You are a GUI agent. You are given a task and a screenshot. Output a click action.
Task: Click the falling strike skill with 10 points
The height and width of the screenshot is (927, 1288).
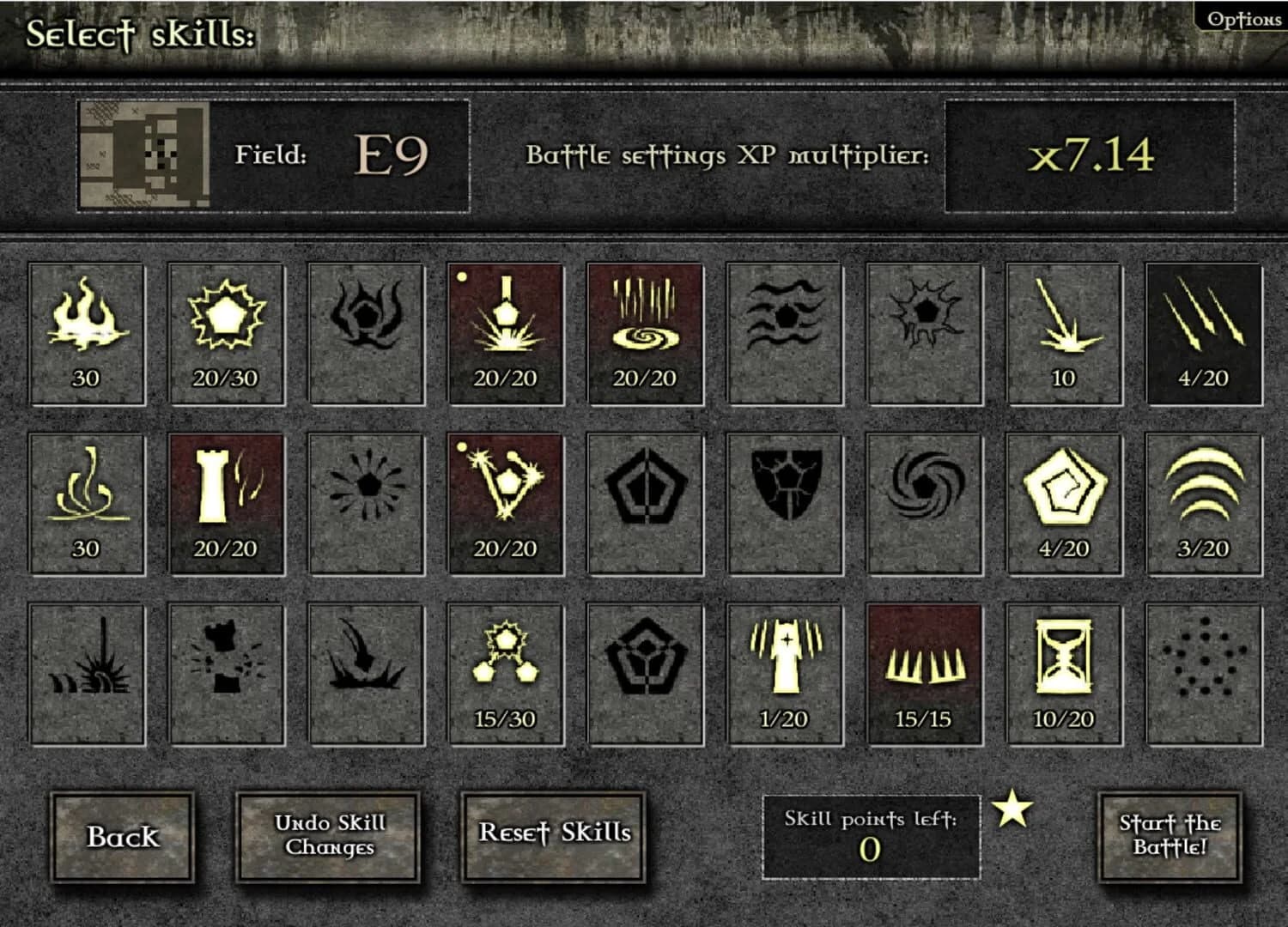[1063, 330]
